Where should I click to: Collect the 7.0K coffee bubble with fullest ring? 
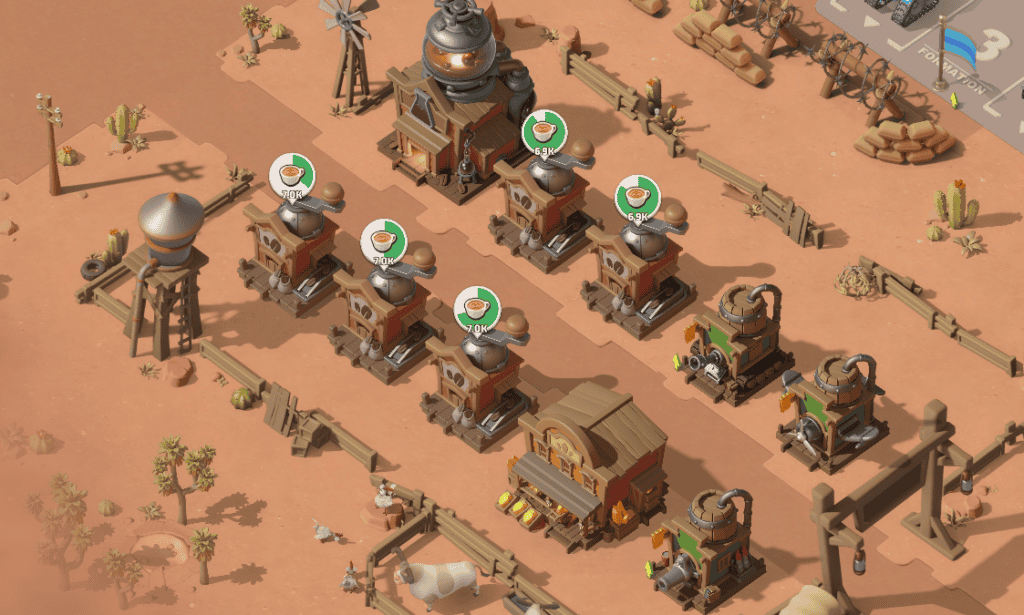pyautogui.click(x=477, y=309)
